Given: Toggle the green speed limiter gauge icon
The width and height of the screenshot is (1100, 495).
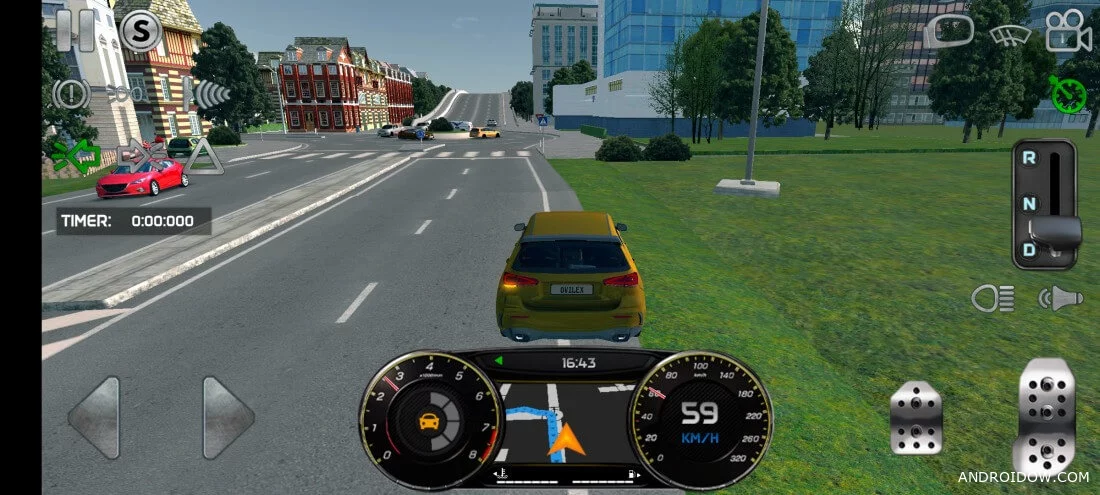Looking at the screenshot, I should click(x=1068, y=94).
